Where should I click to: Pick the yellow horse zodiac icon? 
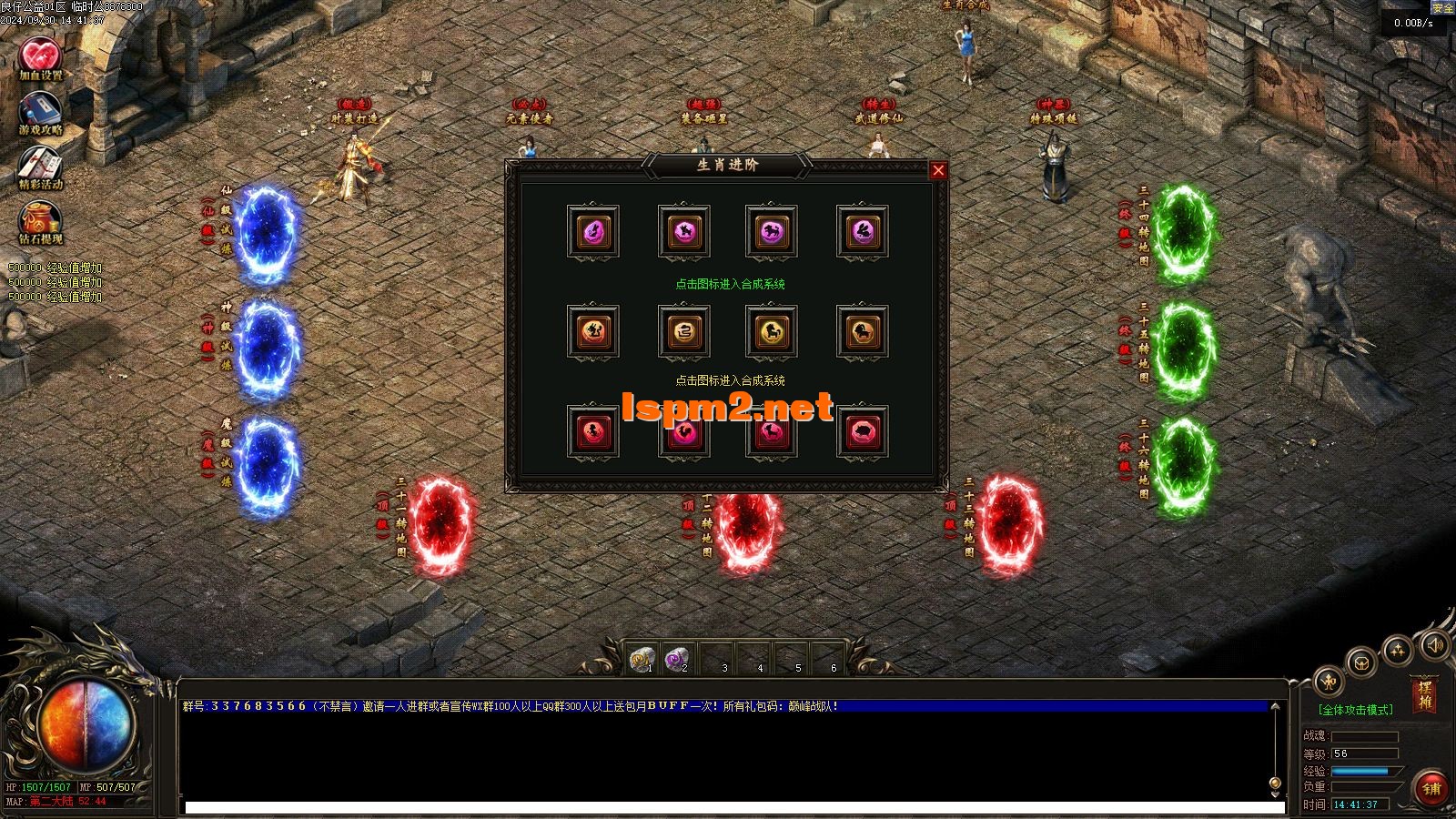coord(772,332)
